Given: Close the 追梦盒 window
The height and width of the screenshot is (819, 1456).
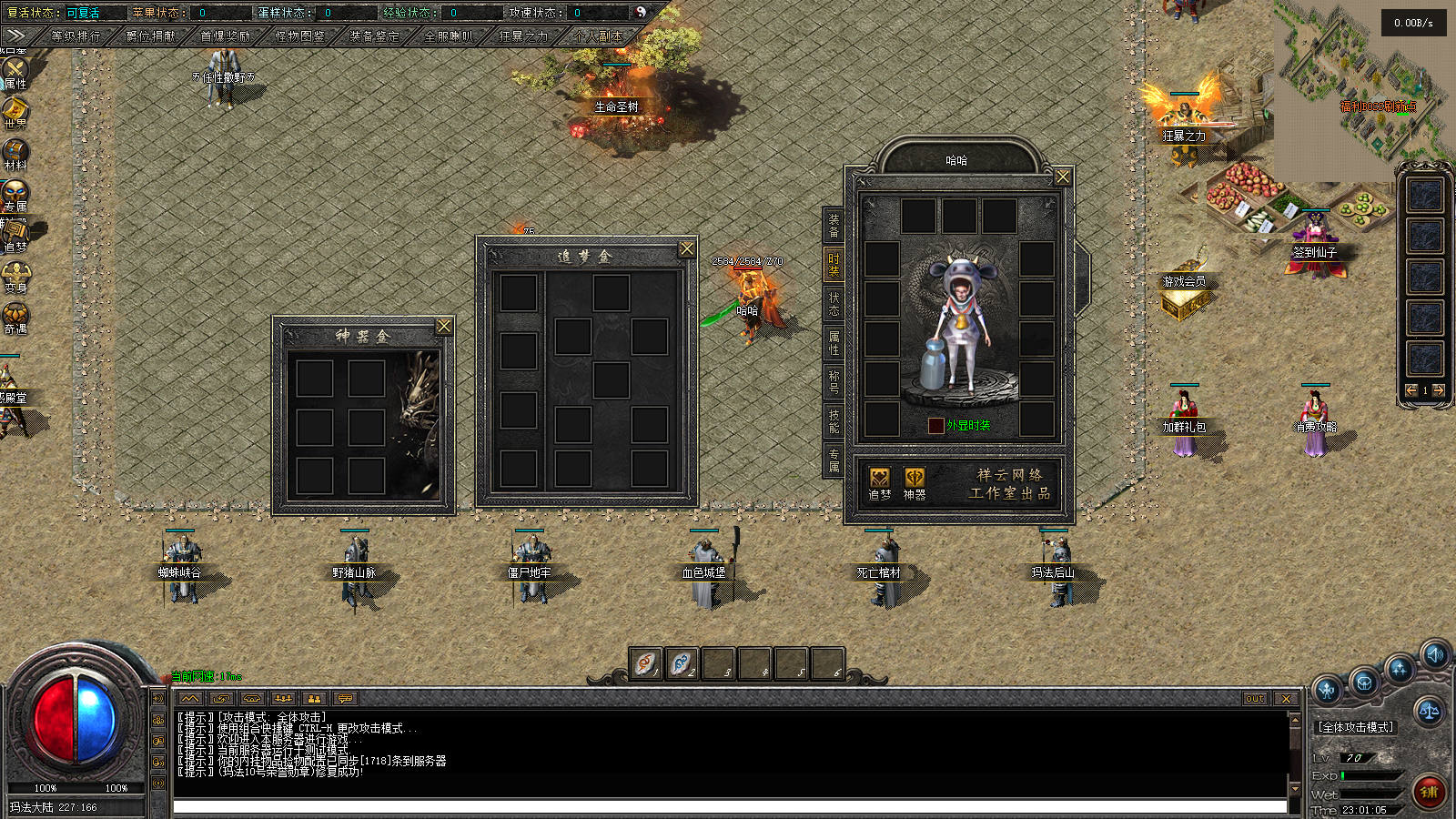Looking at the screenshot, I should [x=687, y=248].
